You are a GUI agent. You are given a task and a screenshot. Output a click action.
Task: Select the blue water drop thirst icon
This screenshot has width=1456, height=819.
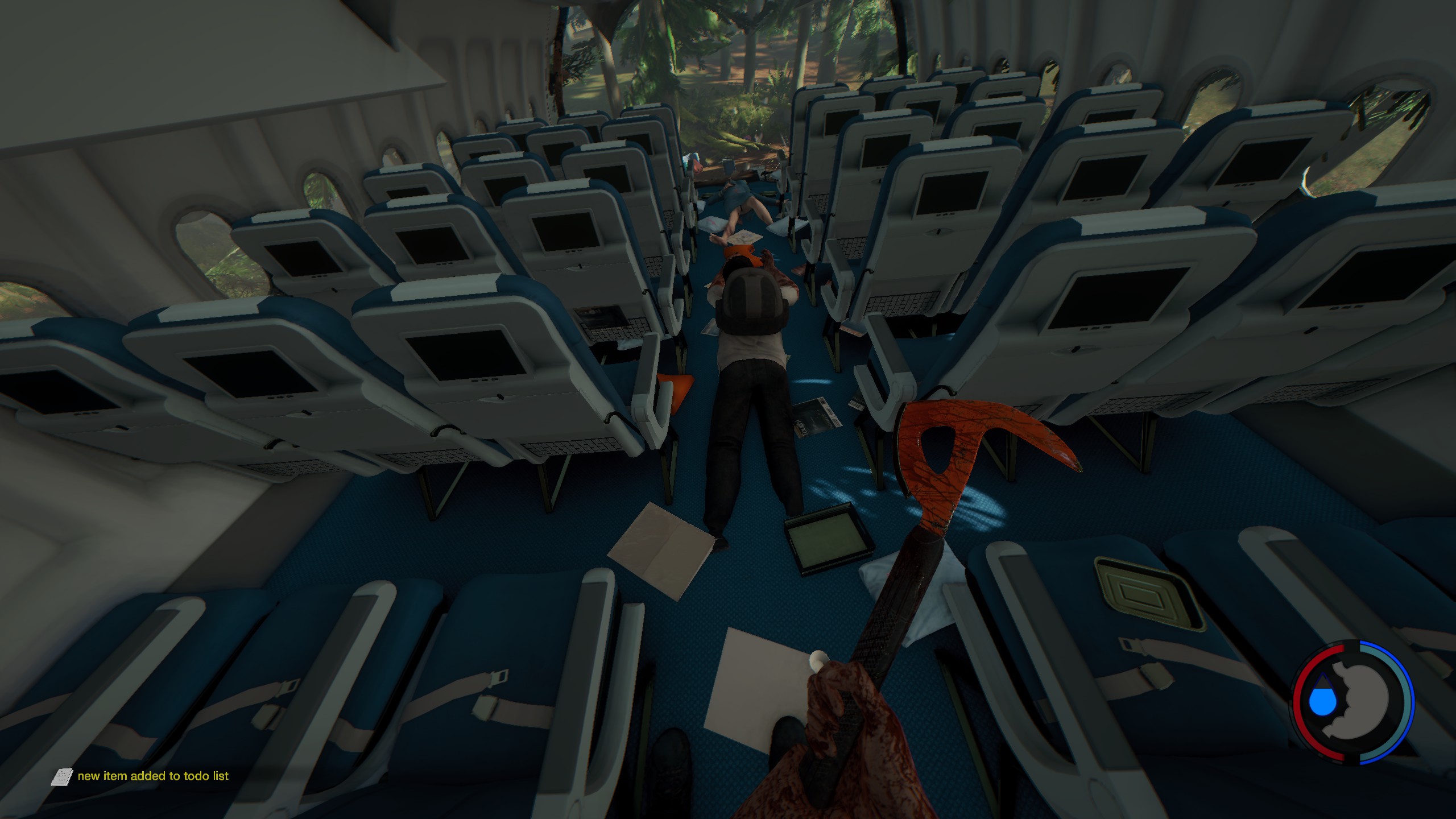[x=1324, y=700]
